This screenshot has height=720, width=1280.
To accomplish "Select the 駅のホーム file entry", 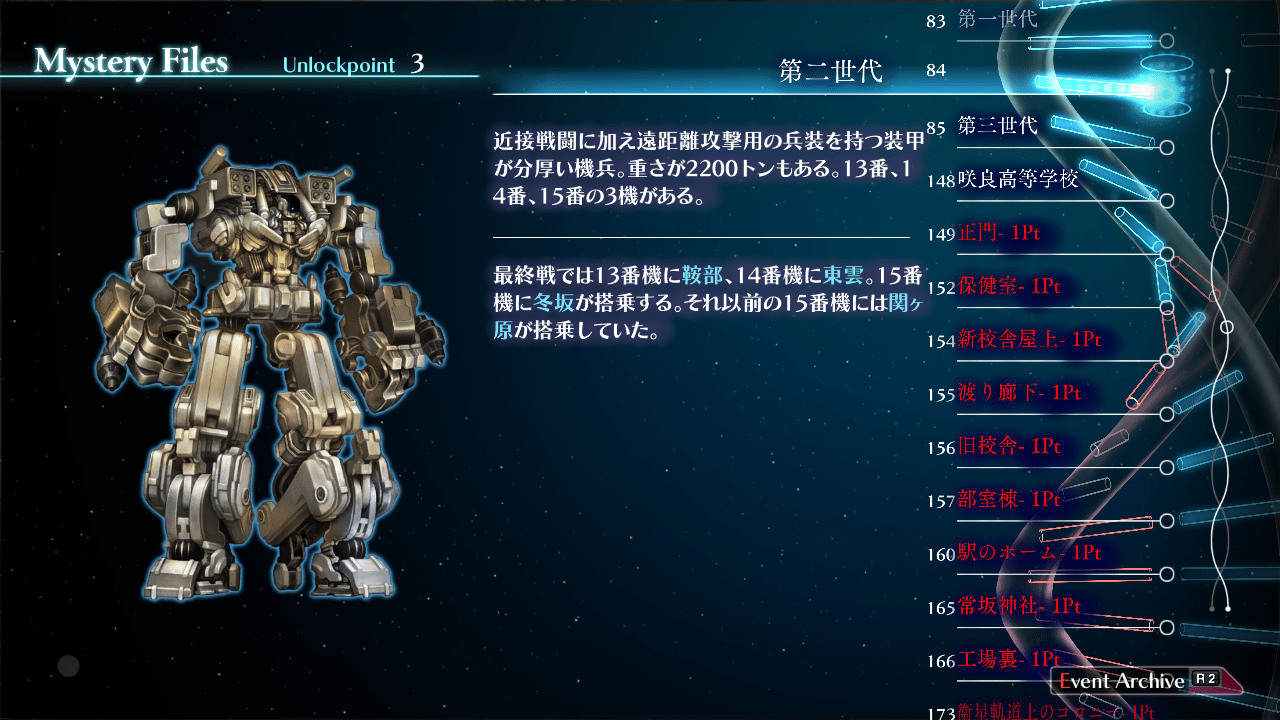I will point(1028,553).
